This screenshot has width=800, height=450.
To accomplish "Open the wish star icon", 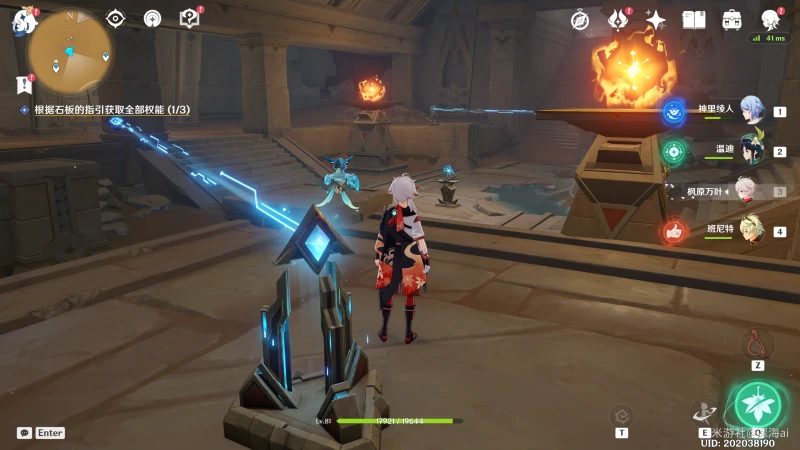I will 656,20.
